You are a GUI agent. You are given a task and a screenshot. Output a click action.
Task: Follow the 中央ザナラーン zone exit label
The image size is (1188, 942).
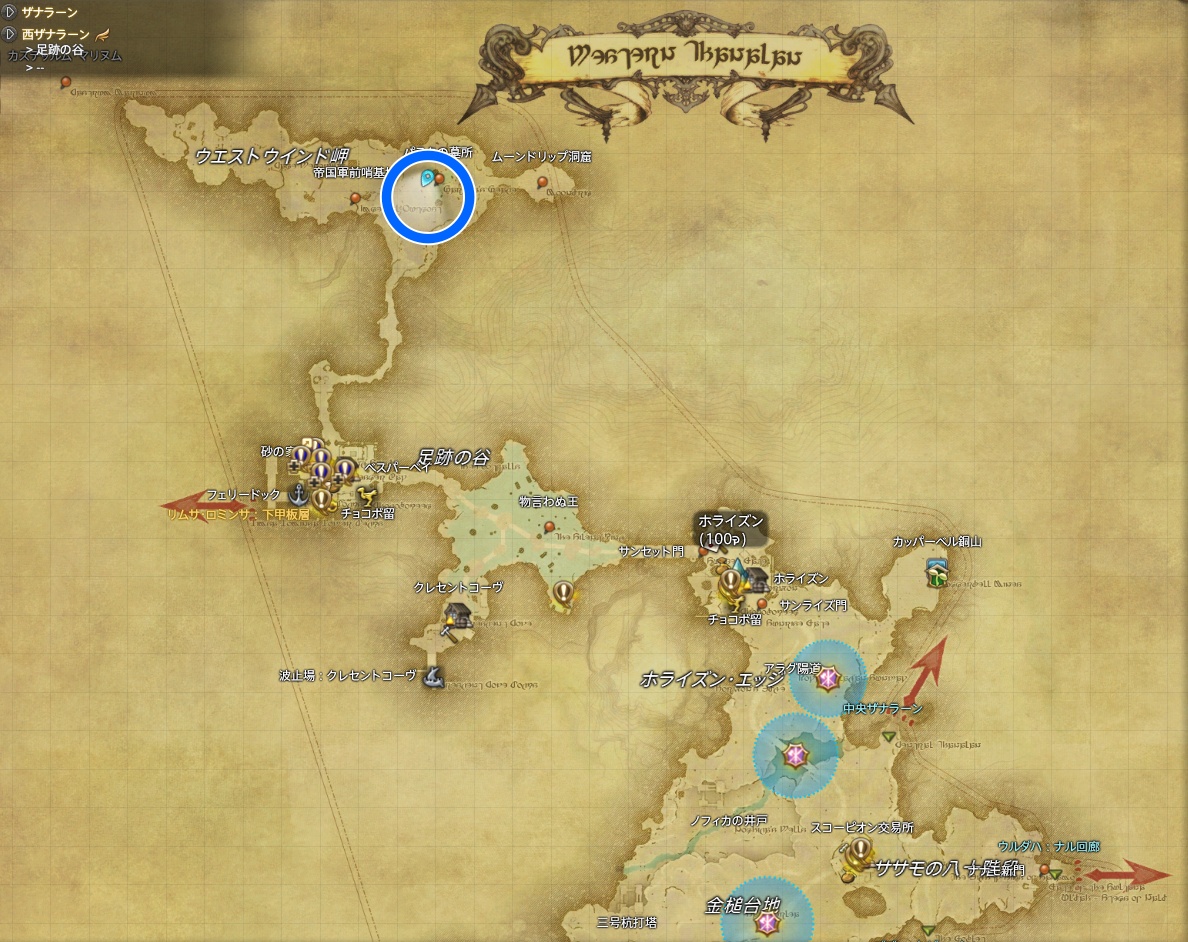(882, 709)
